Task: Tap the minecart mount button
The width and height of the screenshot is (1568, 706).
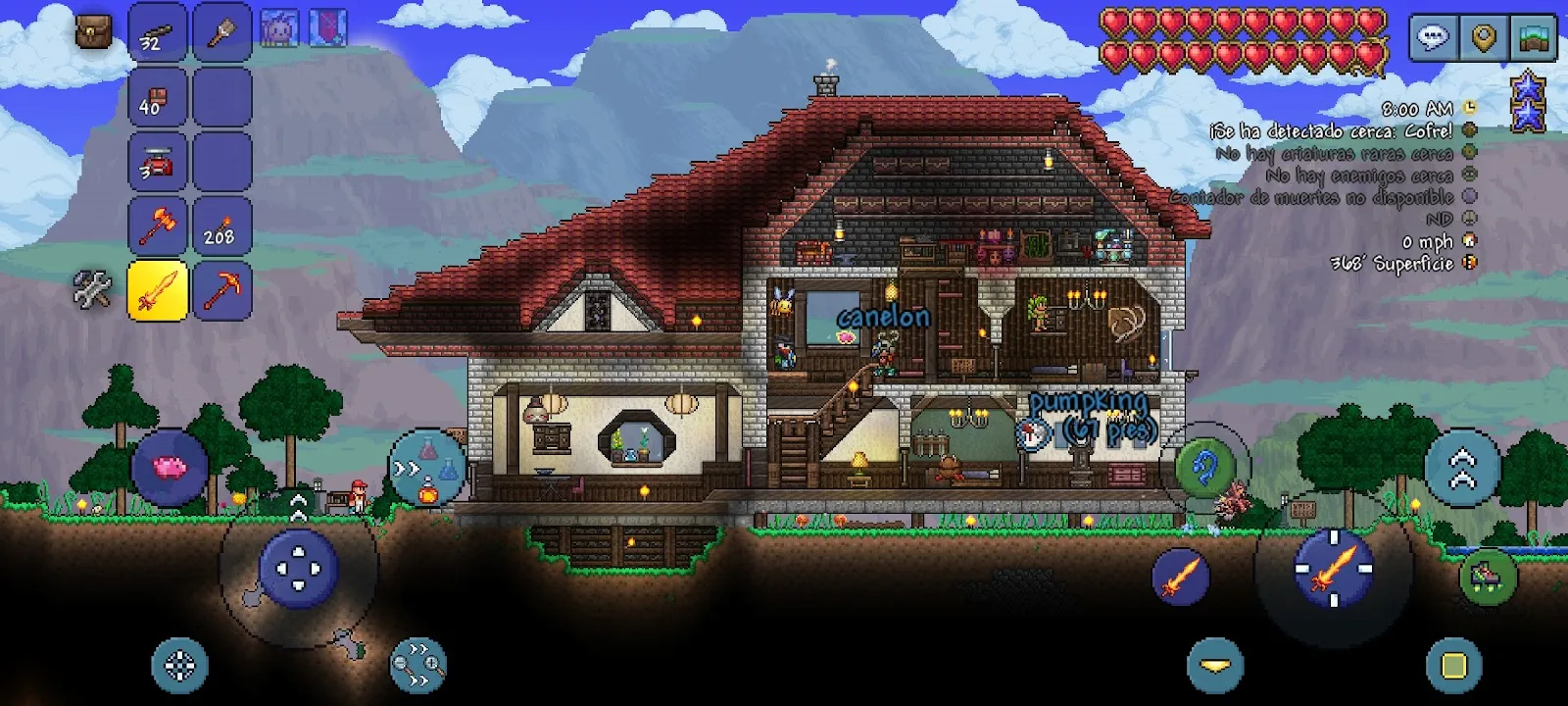Action: click(x=1489, y=575)
